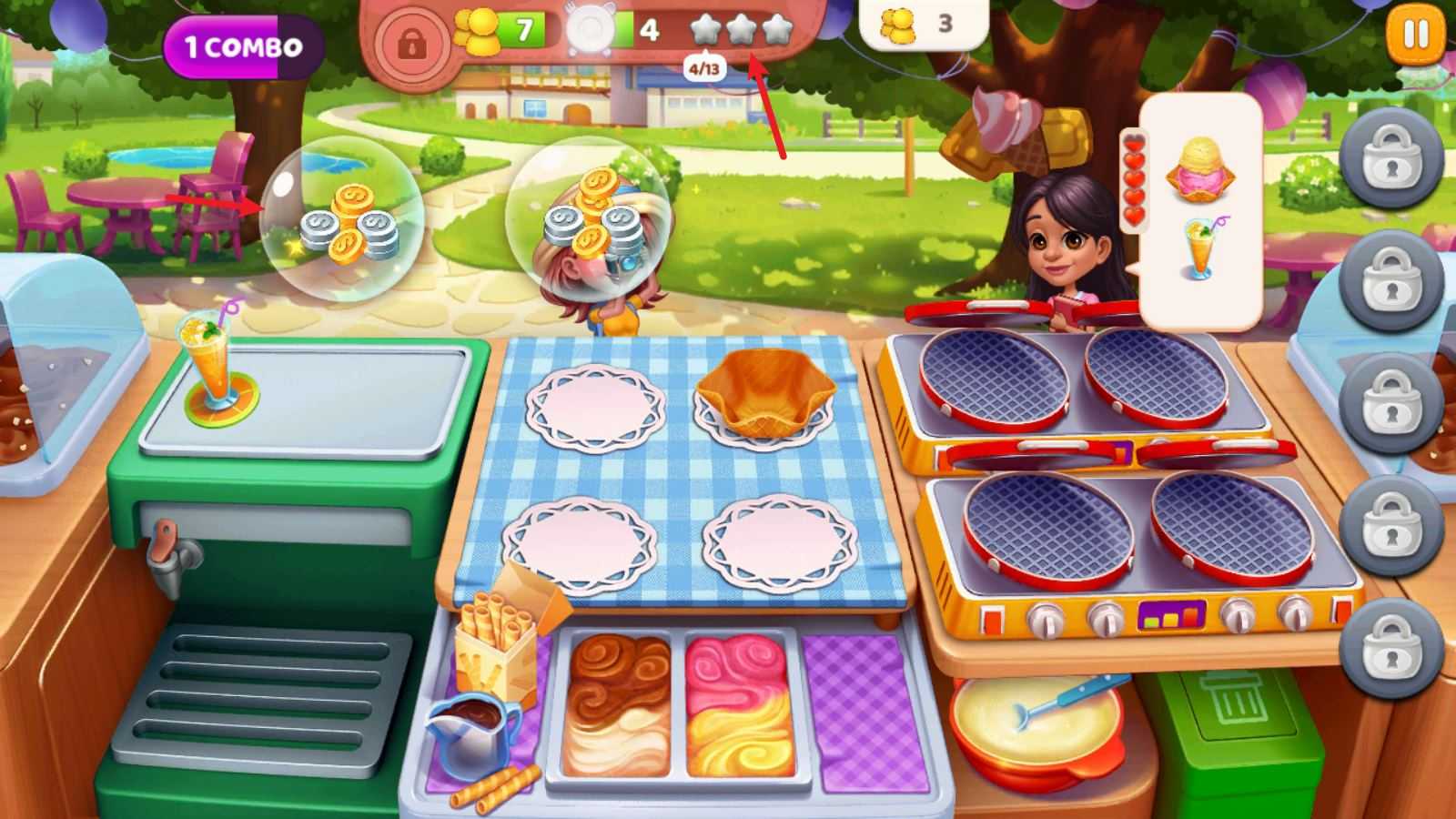
Task: Tap the padlock button in the top bar
Action: tap(411, 44)
